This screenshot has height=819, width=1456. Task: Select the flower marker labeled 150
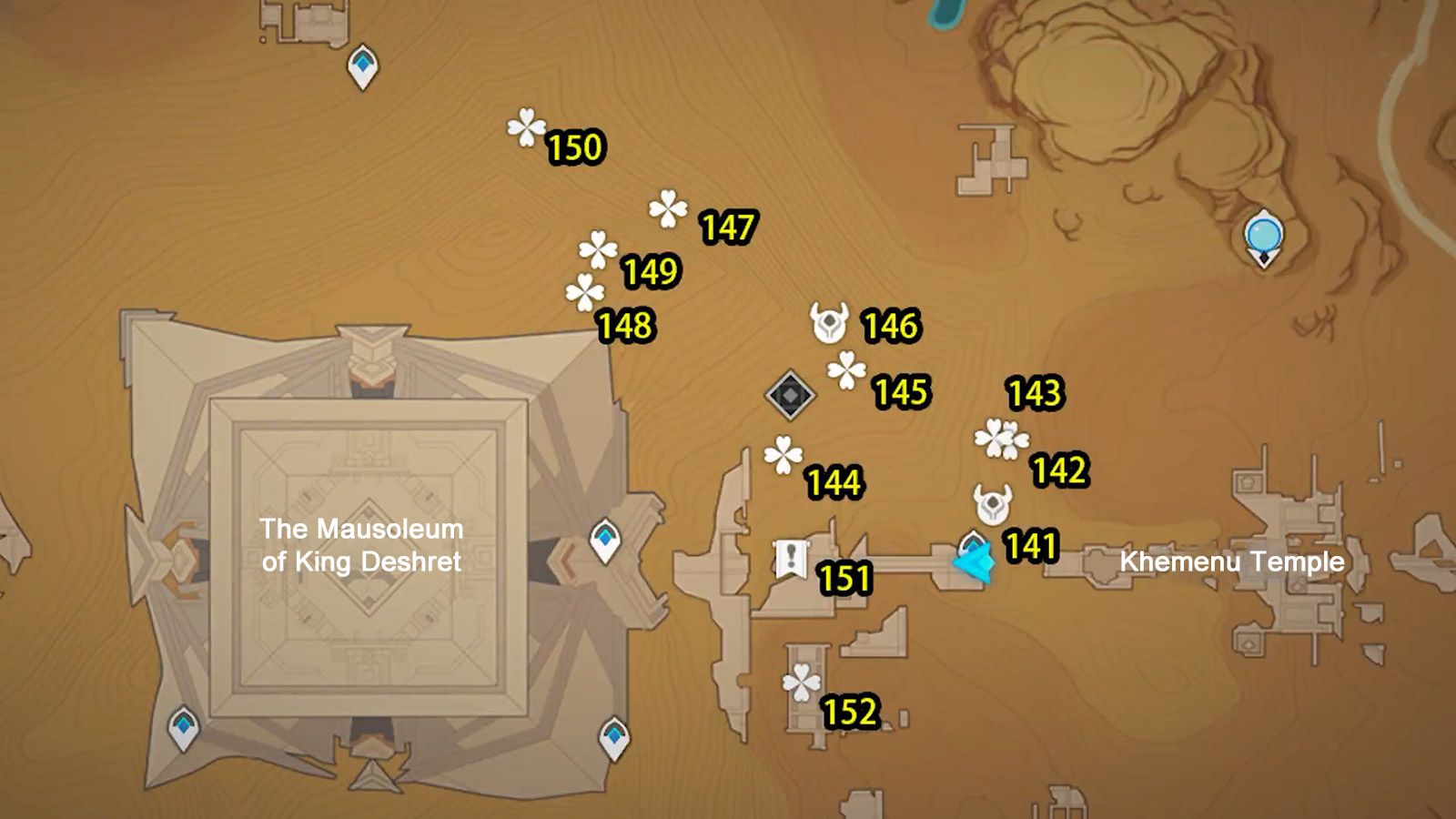coord(528,127)
